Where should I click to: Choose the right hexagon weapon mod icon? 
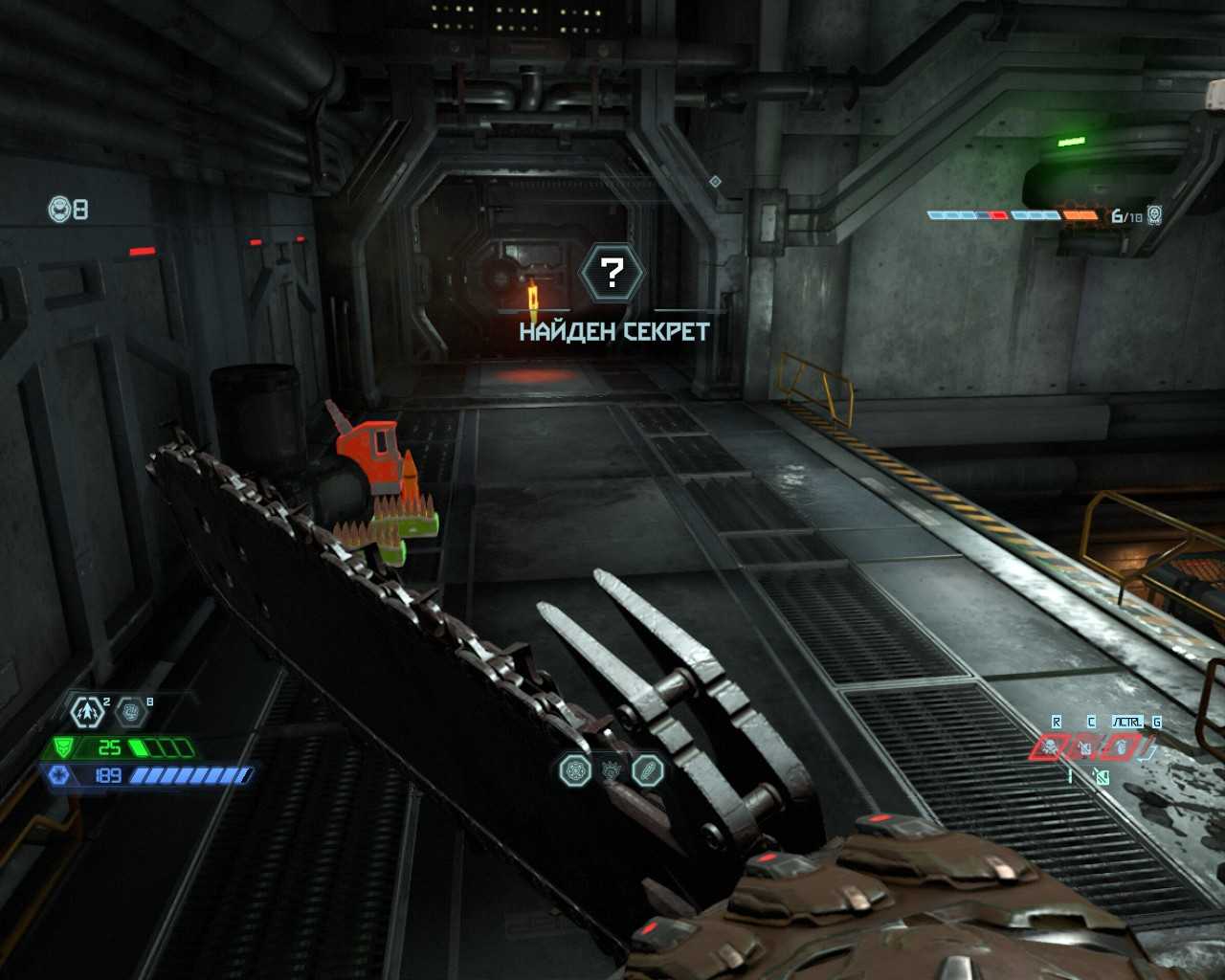(648, 769)
